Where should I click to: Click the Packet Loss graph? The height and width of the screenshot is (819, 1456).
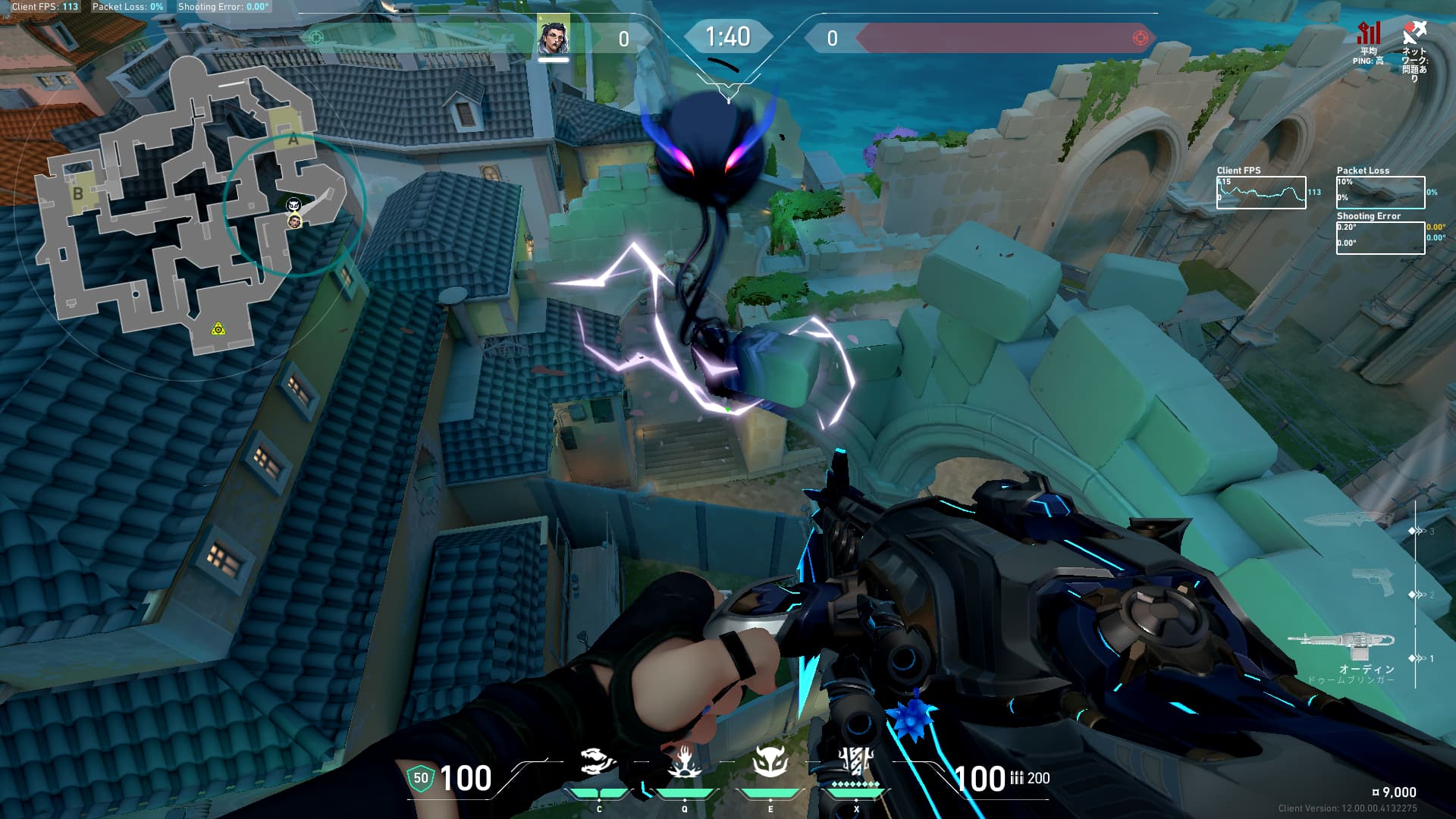point(1380,193)
